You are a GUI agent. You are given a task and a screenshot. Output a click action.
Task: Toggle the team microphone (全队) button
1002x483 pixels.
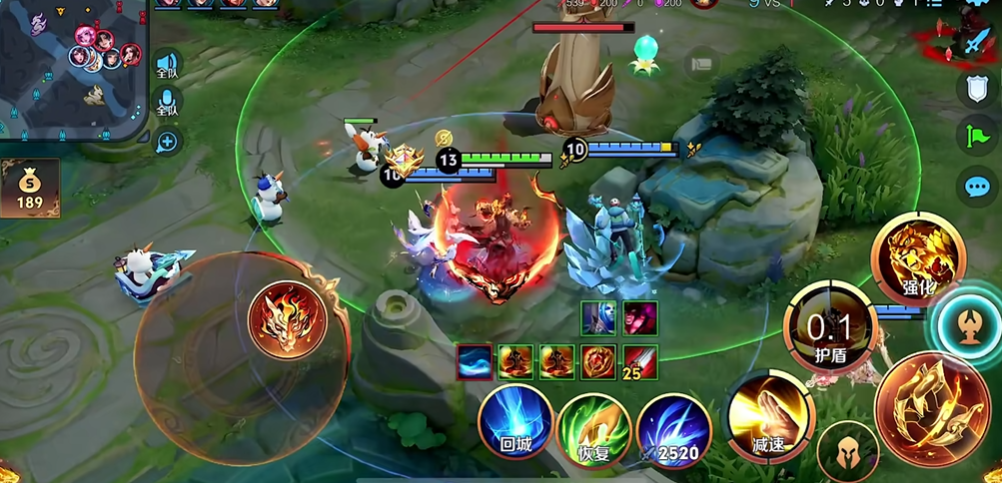pyautogui.click(x=167, y=103)
